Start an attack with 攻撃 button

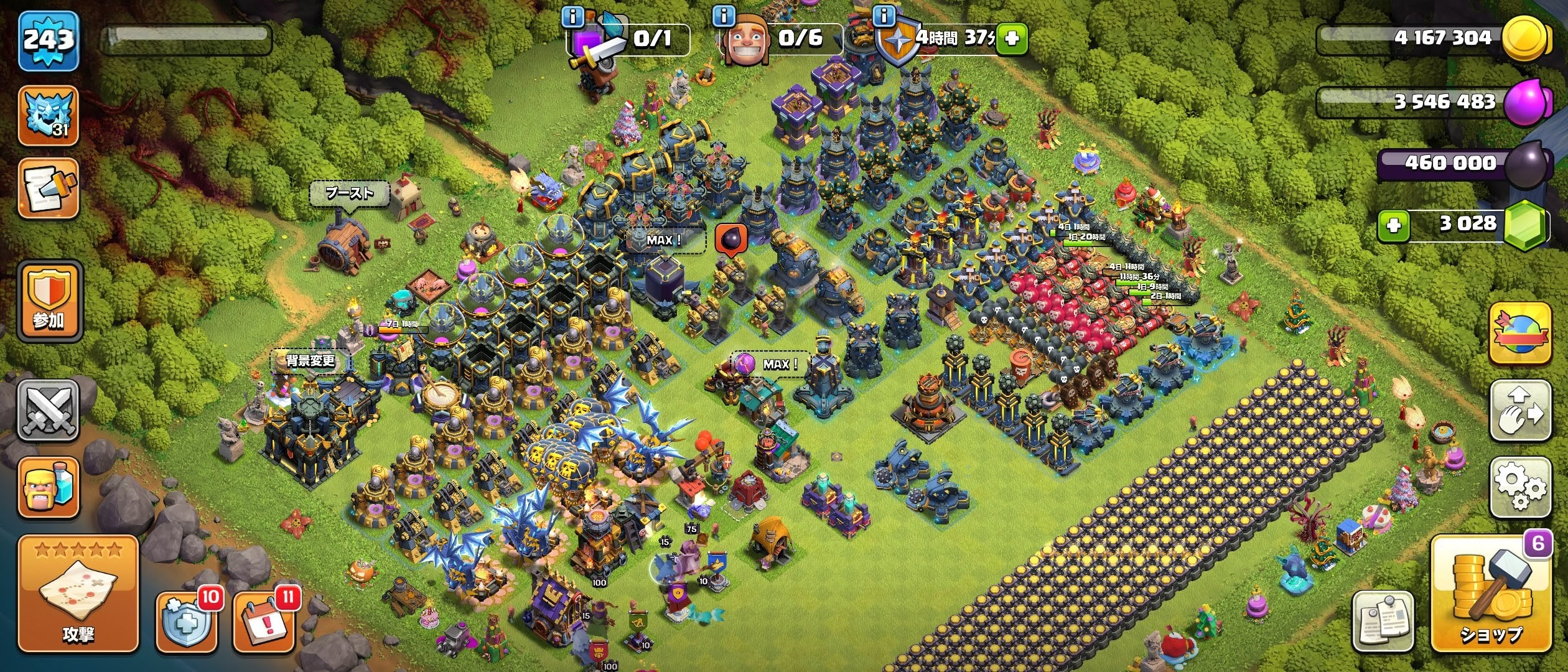point(78,594)
